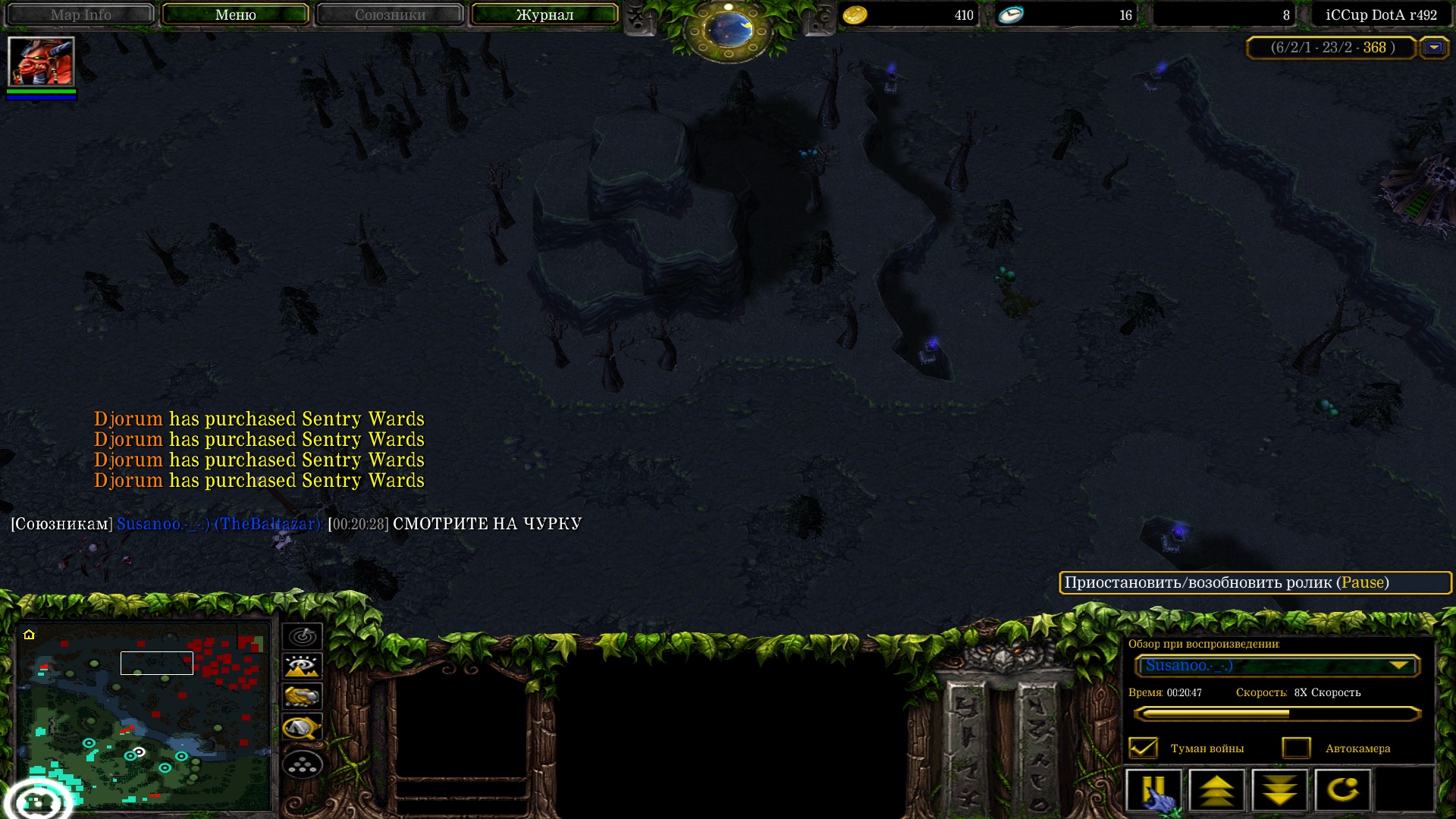The width and height of the screenshot is (1456, 819).
Task: Select the hero portrait icon
Action: 41,61
